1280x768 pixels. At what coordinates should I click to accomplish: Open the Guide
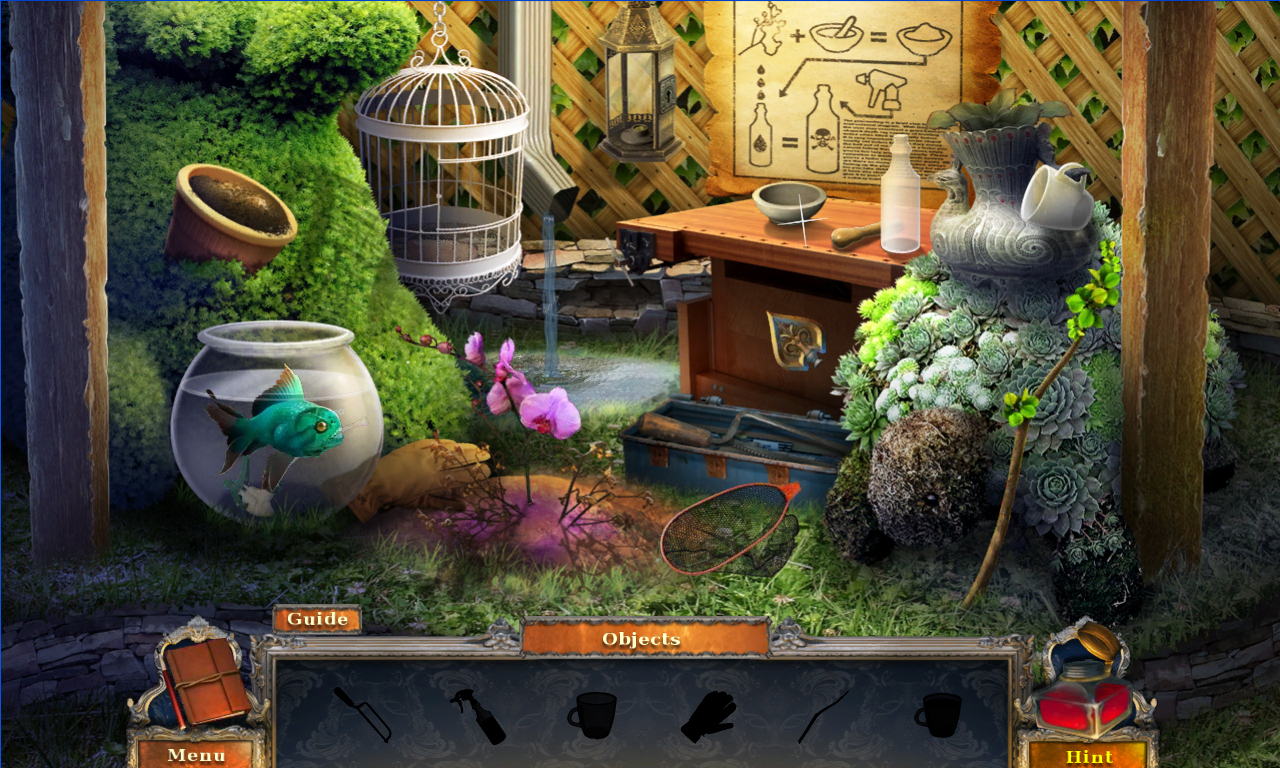316,618
